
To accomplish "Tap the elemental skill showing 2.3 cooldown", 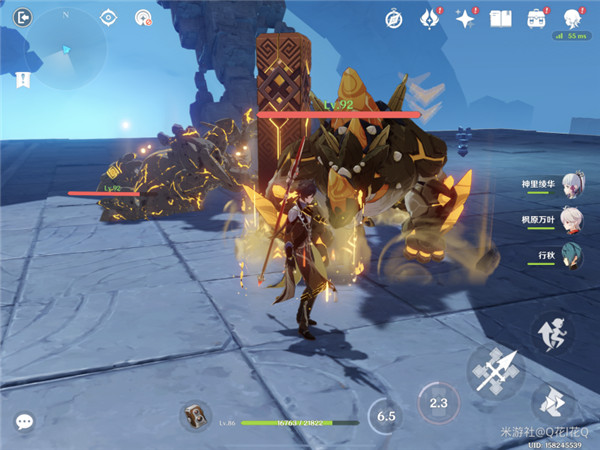I will point(437,402).
